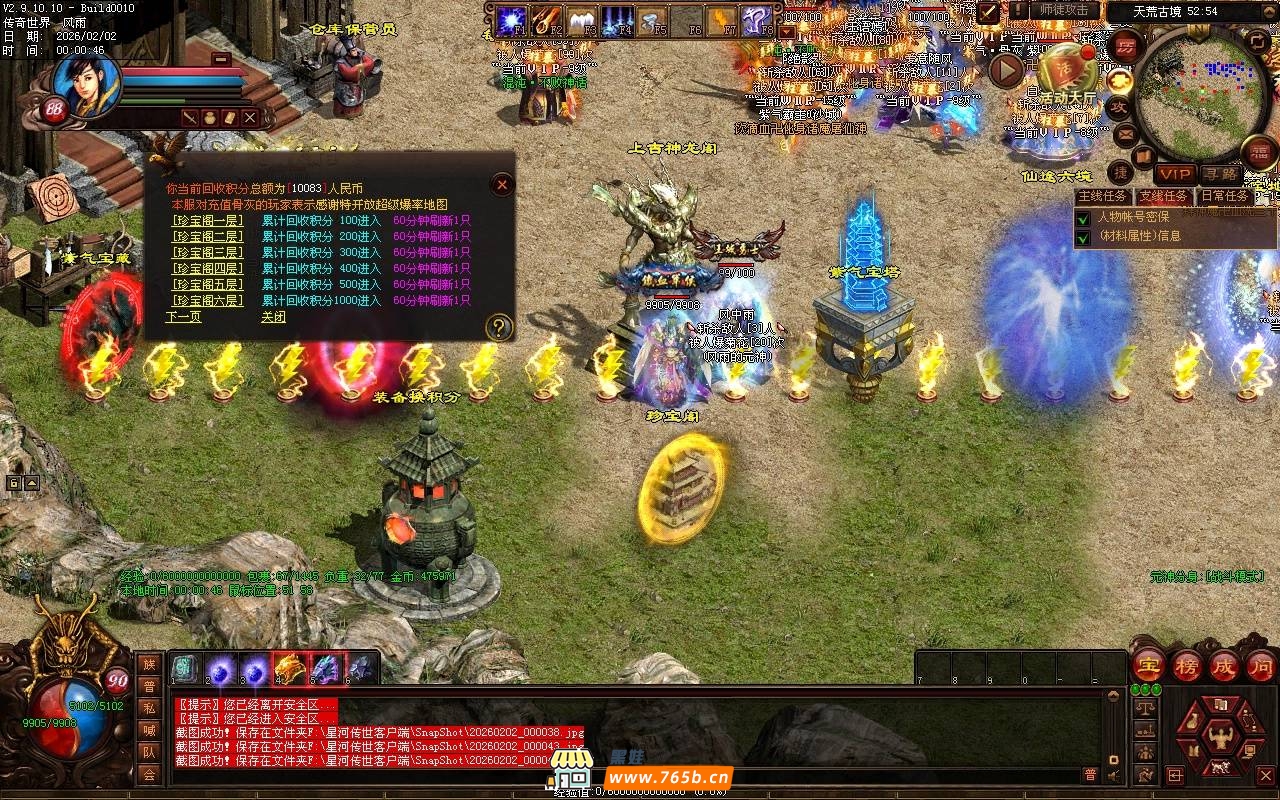Close the recycle points dialog

tap(502, 184)
